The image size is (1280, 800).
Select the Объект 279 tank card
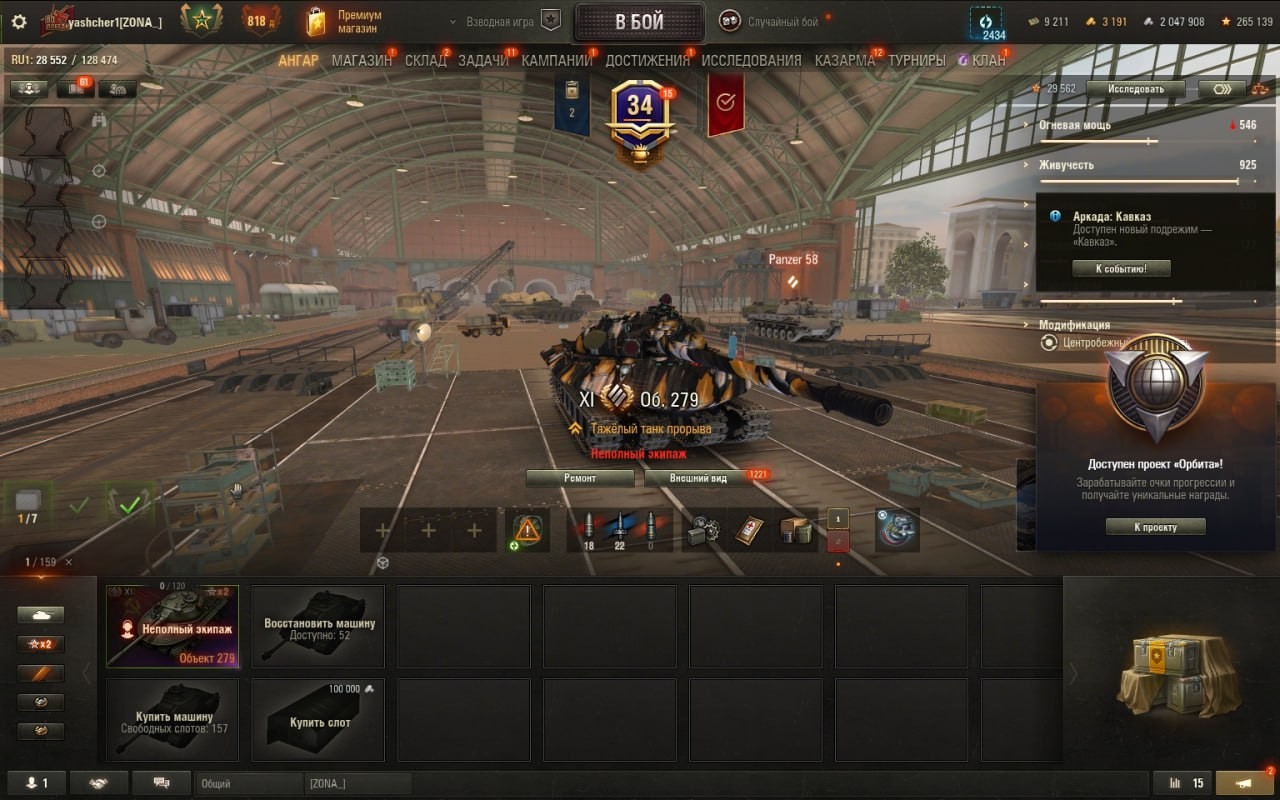click(172, 625)
